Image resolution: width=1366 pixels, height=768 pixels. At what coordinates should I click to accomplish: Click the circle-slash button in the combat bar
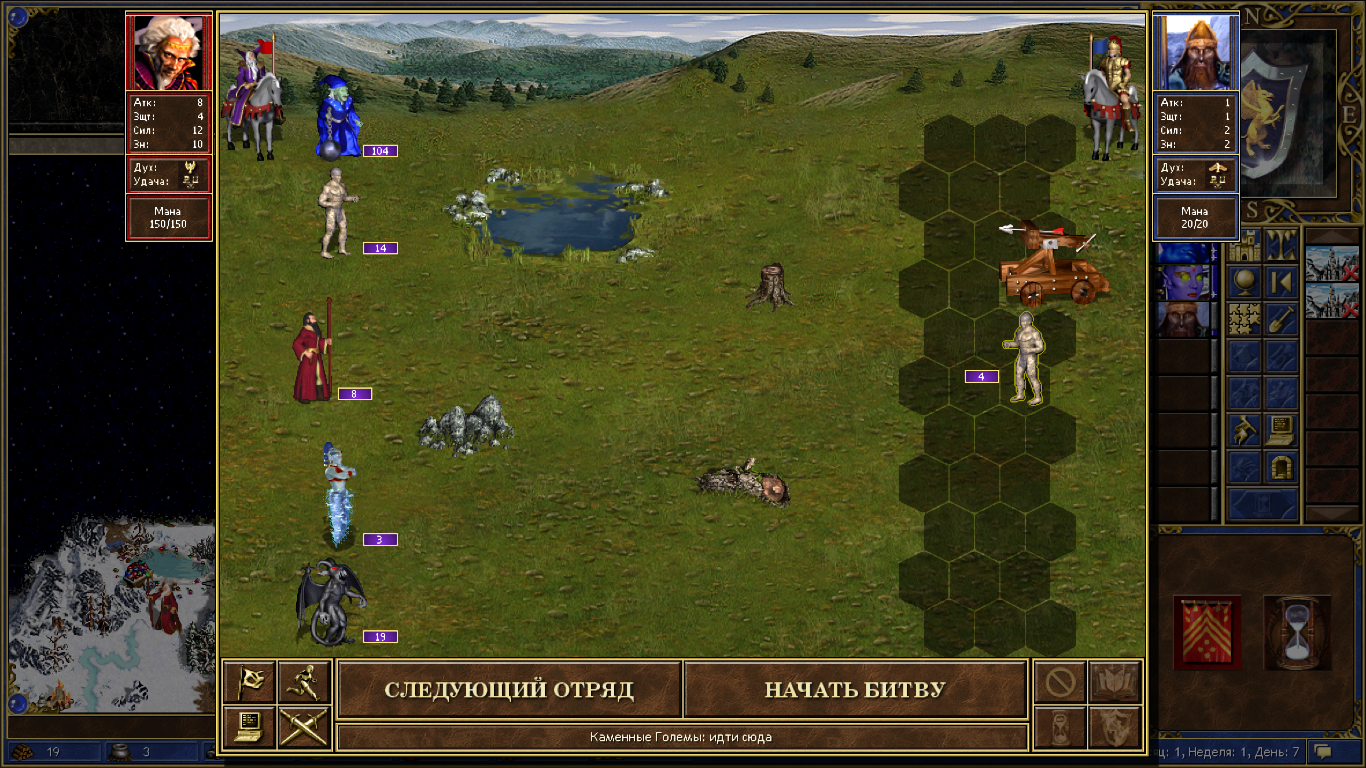1059,682
